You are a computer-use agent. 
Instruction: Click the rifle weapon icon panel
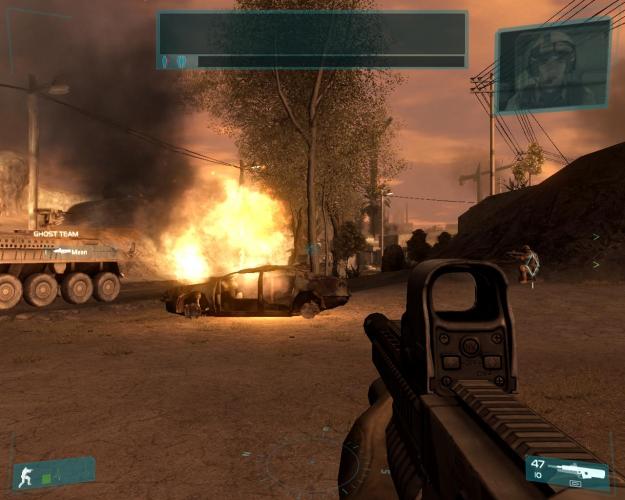[567, 471]
